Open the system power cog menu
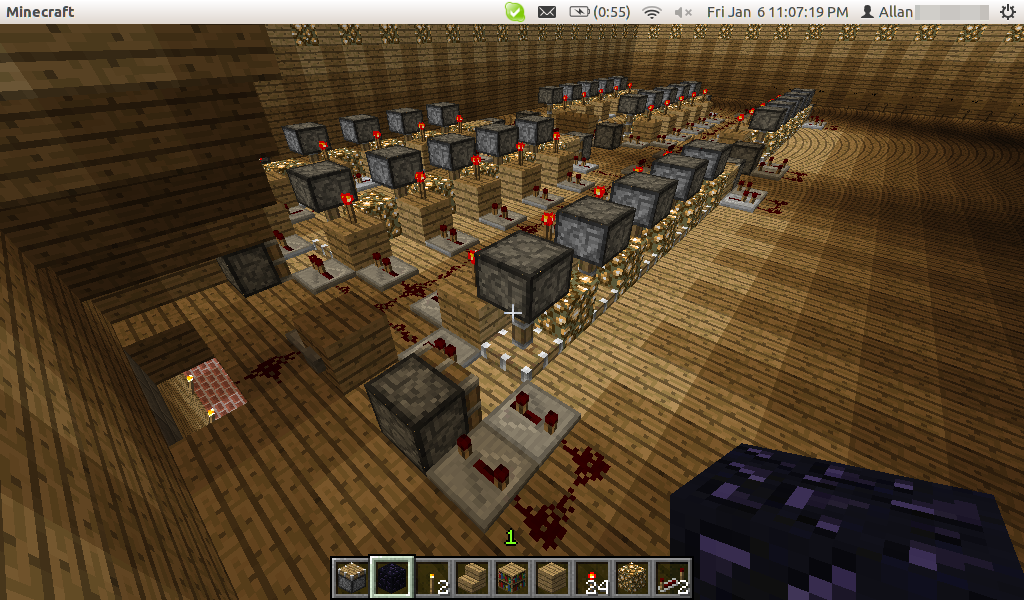Viewport: 1024px width, 600px height. pos(1007,12)
